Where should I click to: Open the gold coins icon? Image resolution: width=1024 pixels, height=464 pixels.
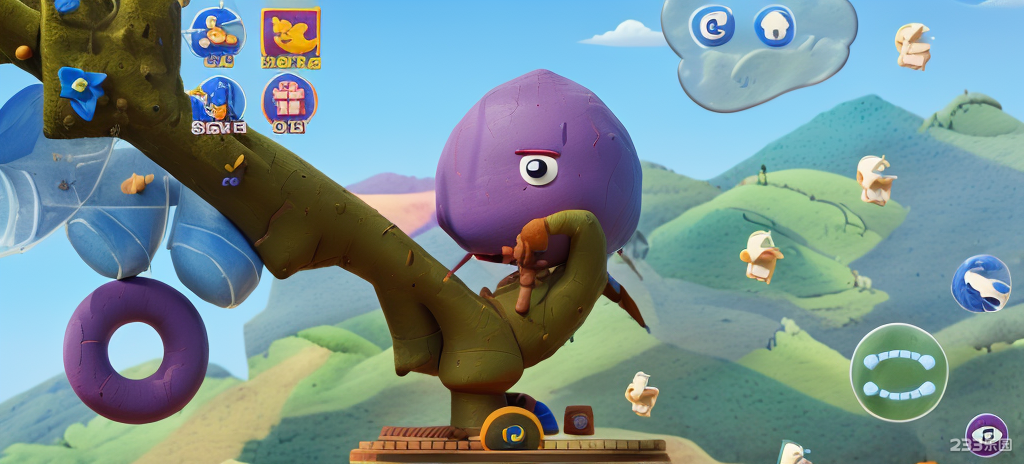[216, 32]
